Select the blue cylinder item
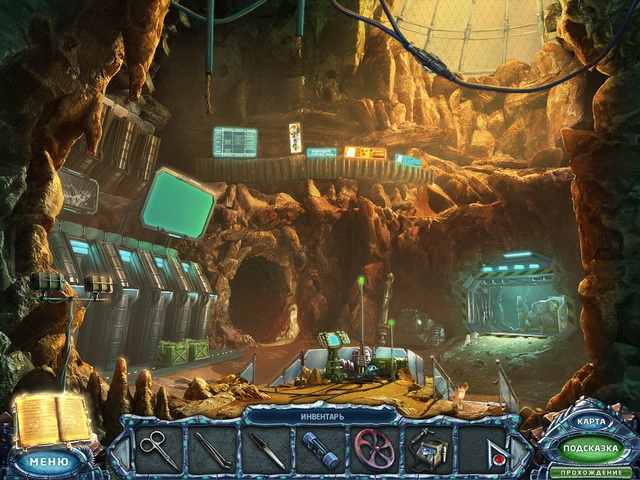640x480 pixels. pyautogui.click(x=320, y=449)
